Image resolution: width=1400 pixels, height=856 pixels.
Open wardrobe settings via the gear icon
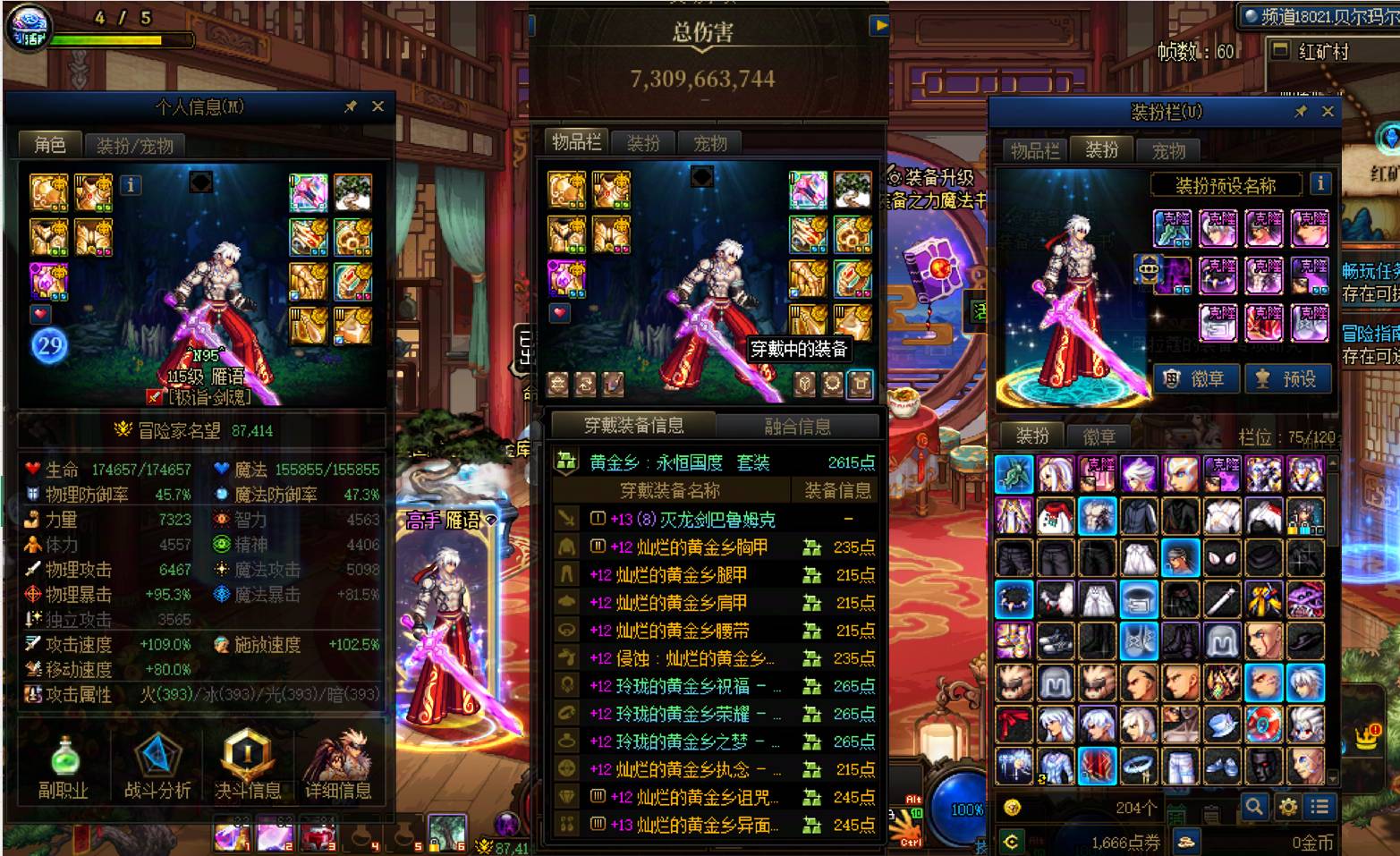click(x=1288, y=807)
